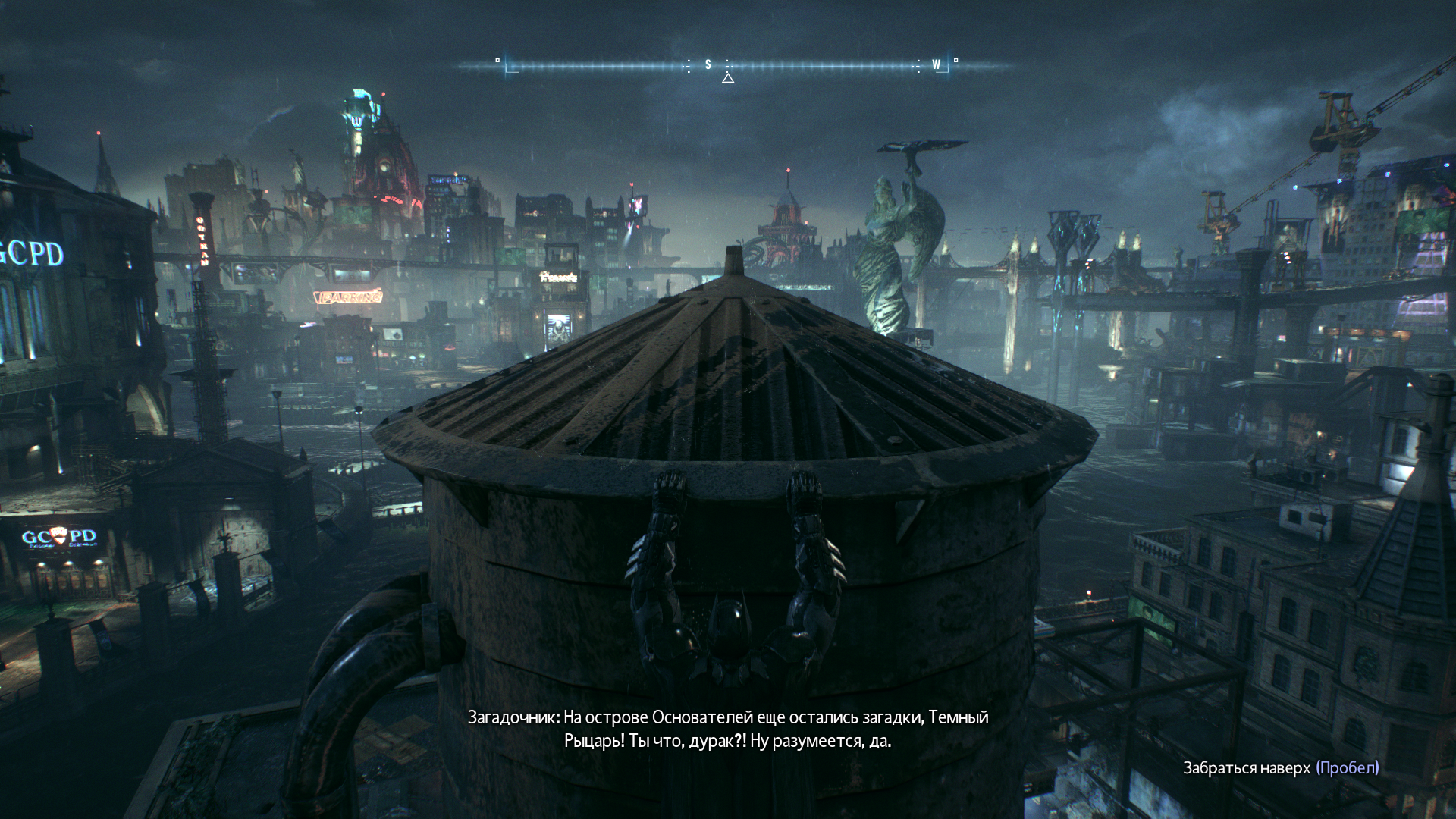
Task: Click the W marker on the compass
Action: (x=936, y=65)
